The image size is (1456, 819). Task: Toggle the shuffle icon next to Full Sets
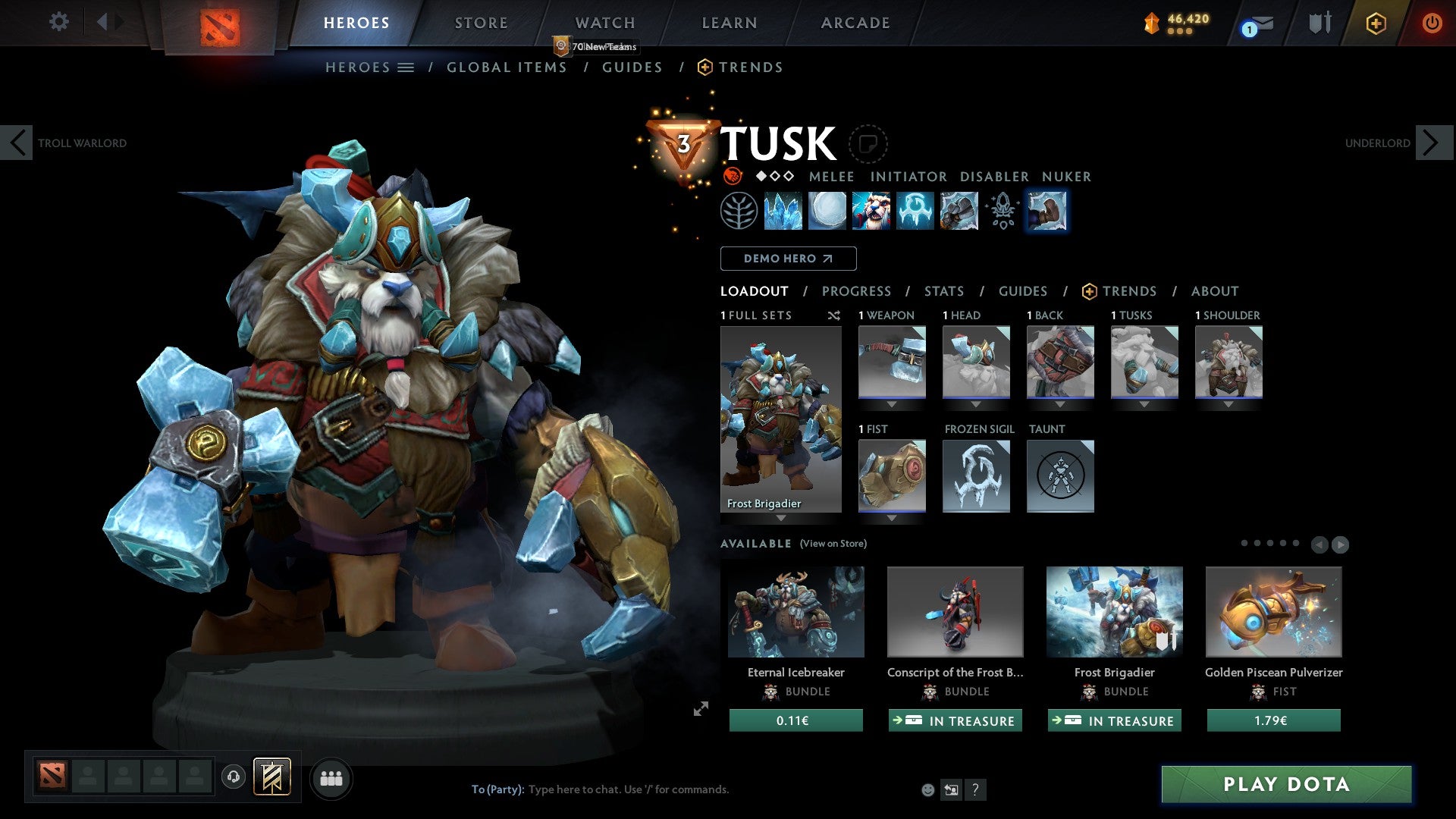click(834, 315)
